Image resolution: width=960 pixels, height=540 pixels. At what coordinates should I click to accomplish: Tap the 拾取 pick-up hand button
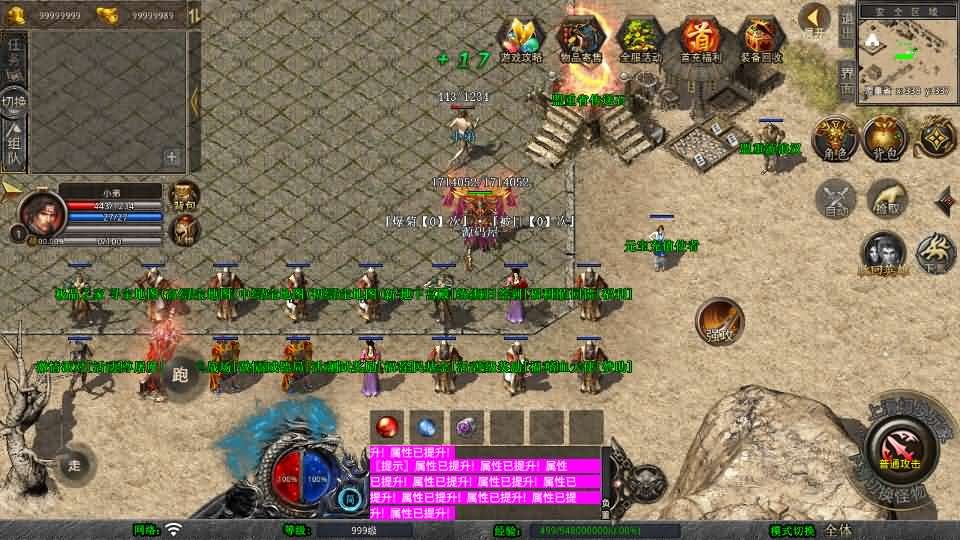click(887, 198)
